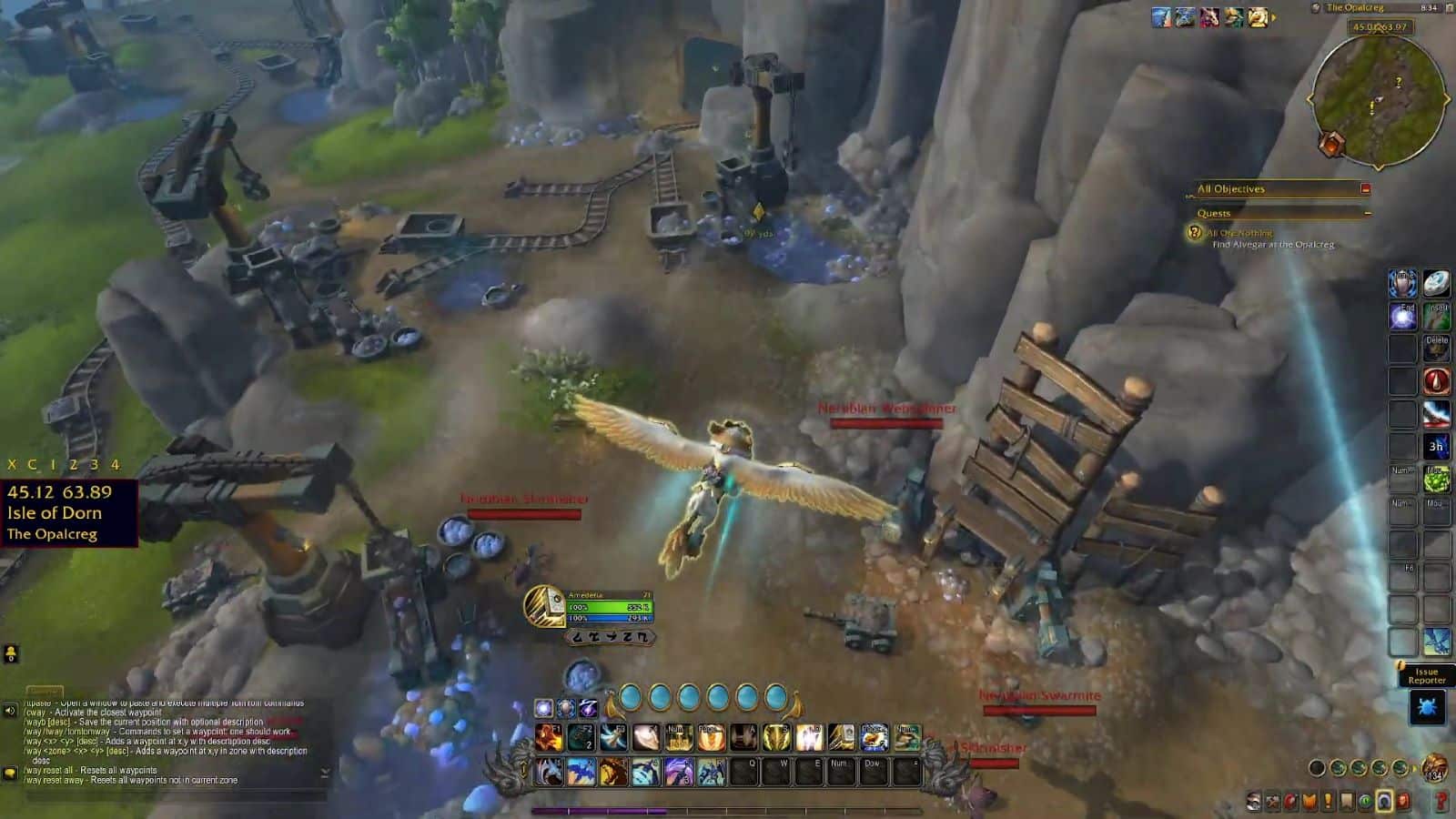Select the All Or Nothing quest title
1456x819 pixels.
click(1239, 235)
